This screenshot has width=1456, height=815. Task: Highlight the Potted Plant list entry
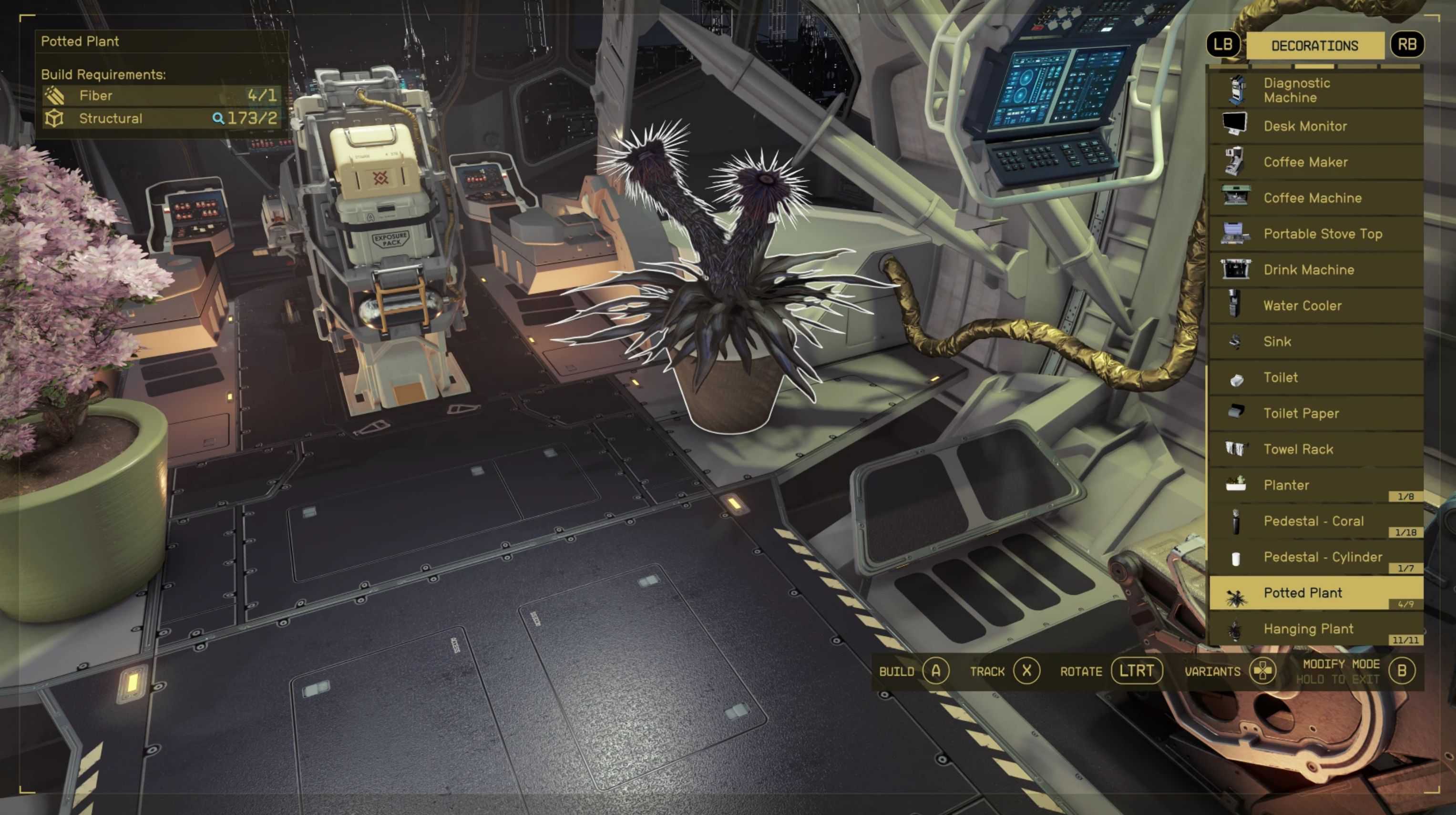click(1315, 593)
